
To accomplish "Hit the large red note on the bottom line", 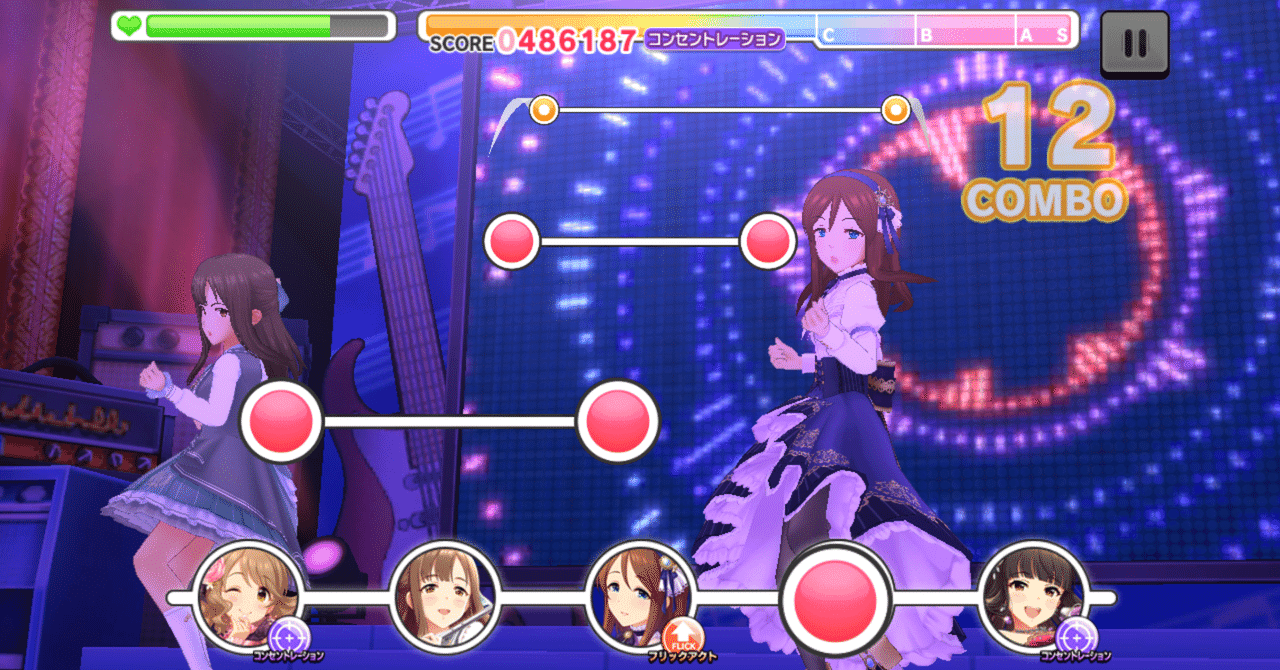I will [x=836, y=598].
